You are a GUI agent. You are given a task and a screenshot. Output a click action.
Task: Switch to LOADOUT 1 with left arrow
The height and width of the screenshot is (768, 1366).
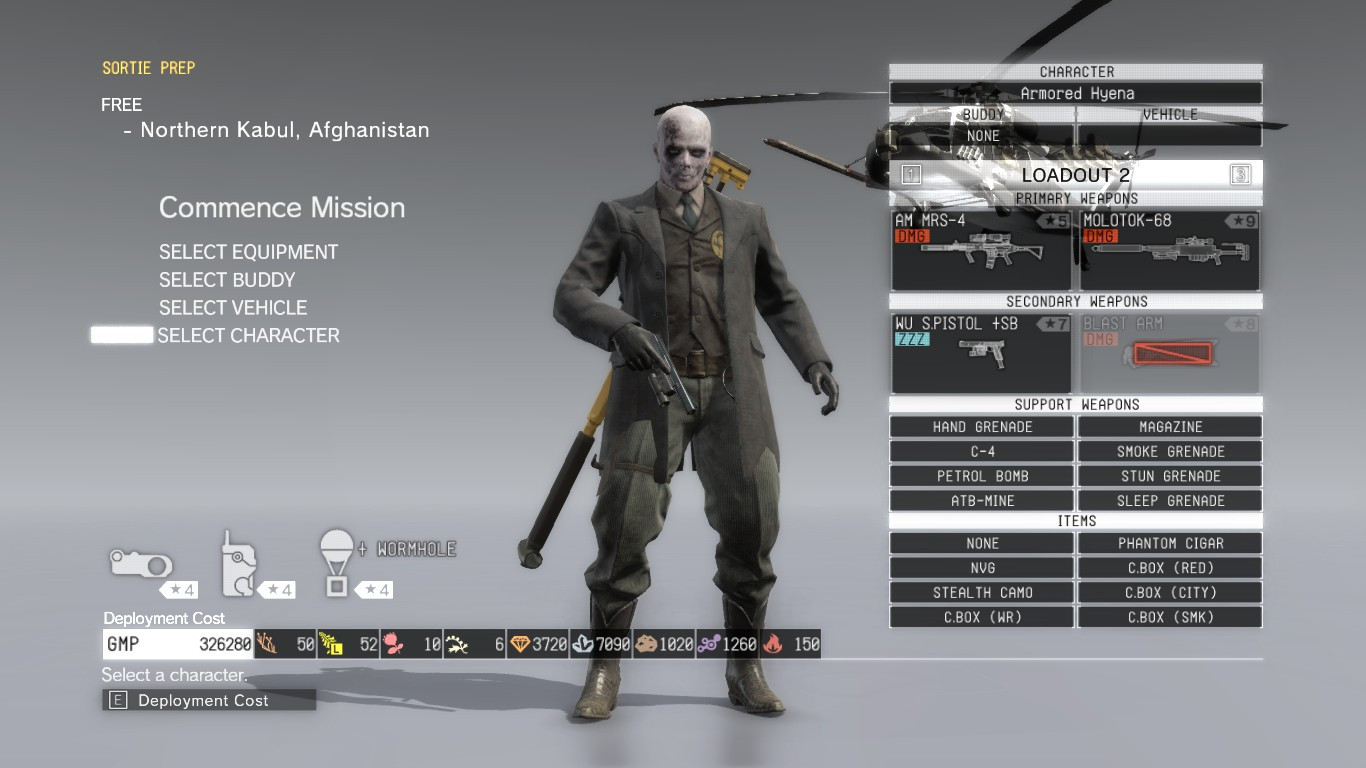tap(908, 174)
